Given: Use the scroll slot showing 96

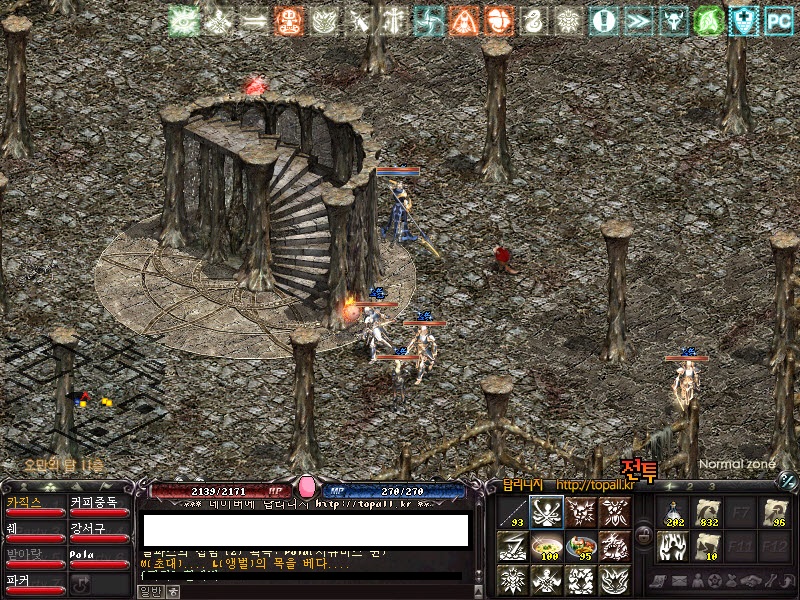Looking at the screenshot, I should pyautogui.click(x=776, y=513).
